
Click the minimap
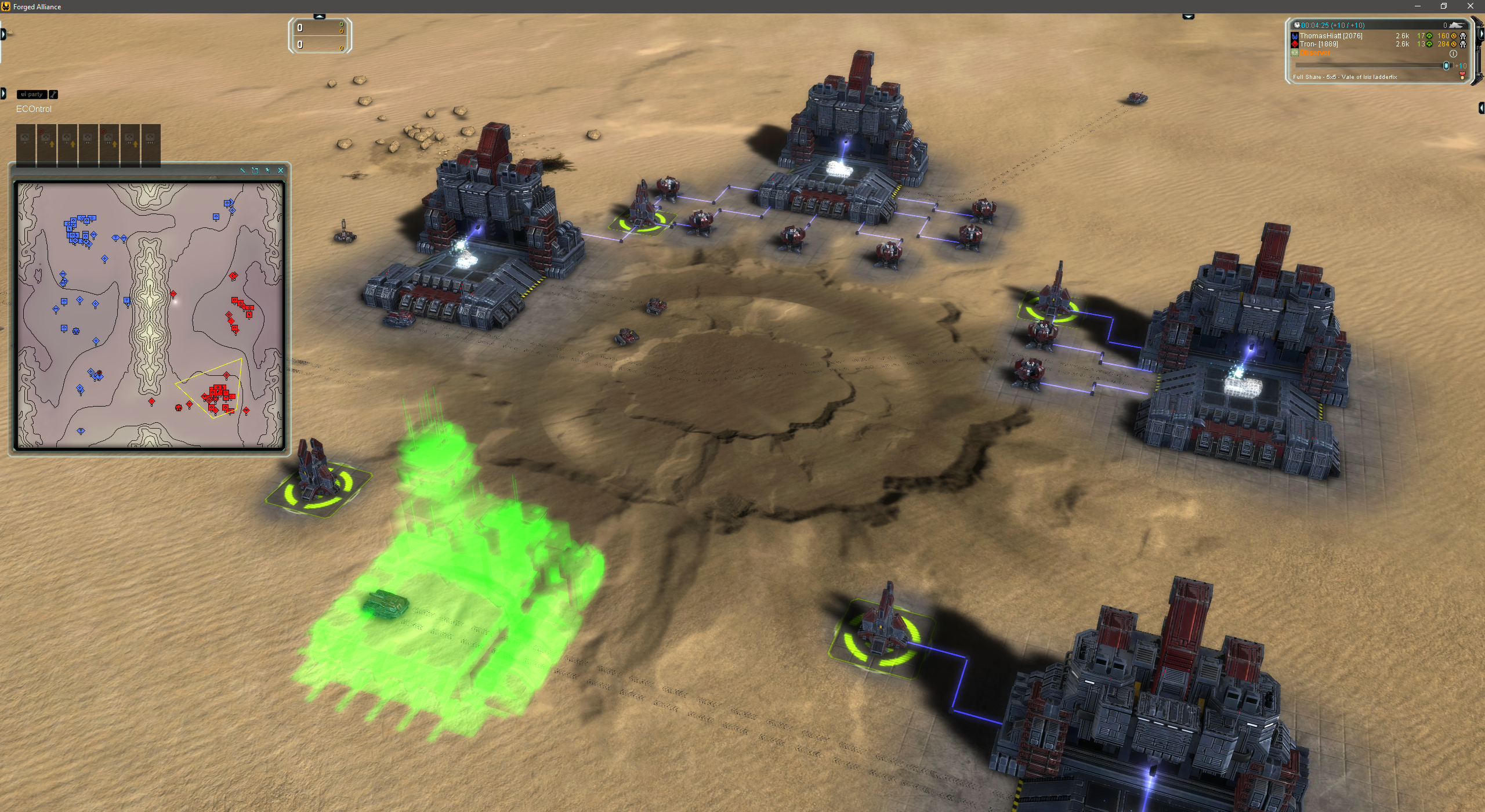150,316
